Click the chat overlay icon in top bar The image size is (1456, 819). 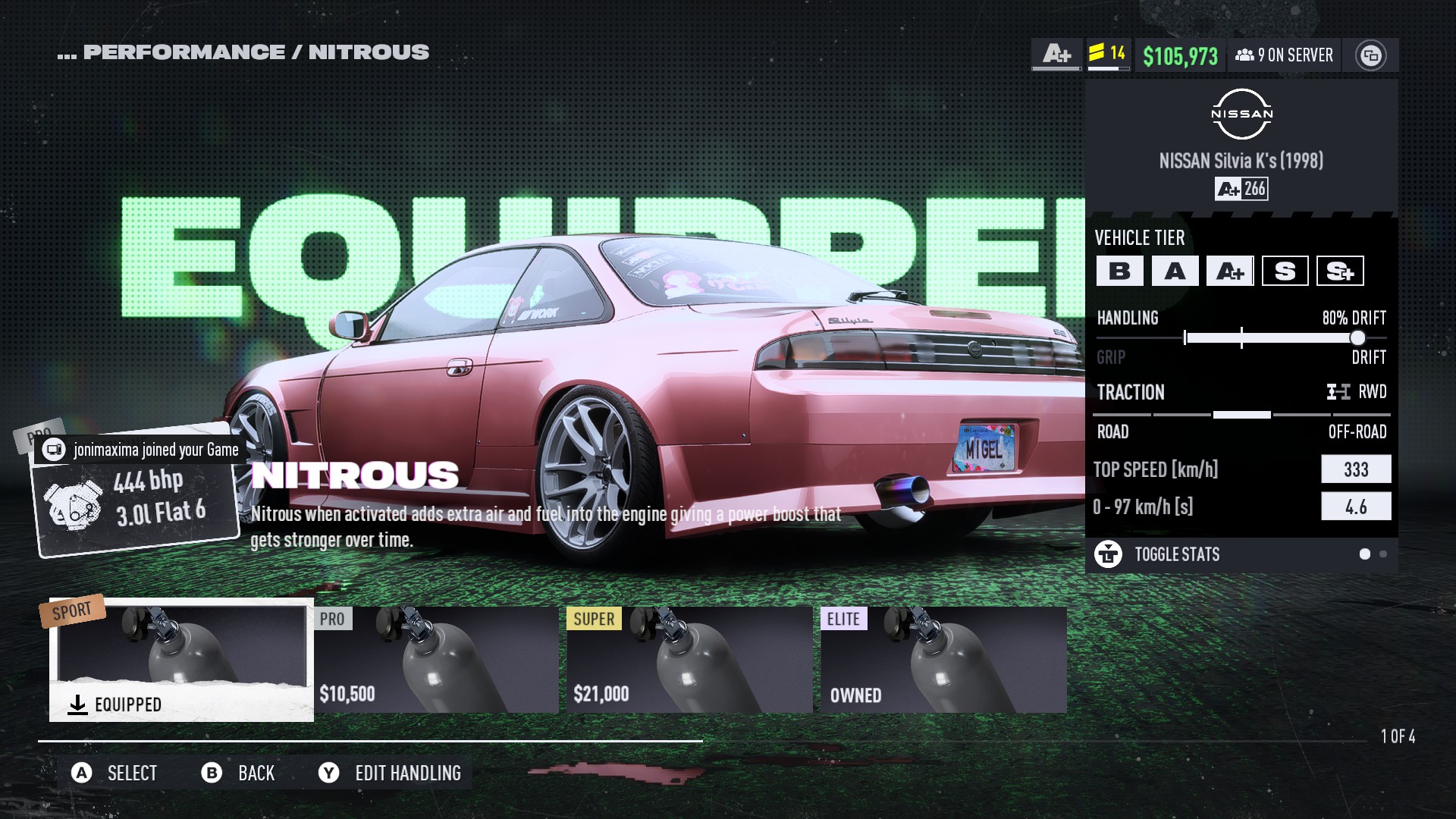pyautogui.click(x=1370, y=55)
